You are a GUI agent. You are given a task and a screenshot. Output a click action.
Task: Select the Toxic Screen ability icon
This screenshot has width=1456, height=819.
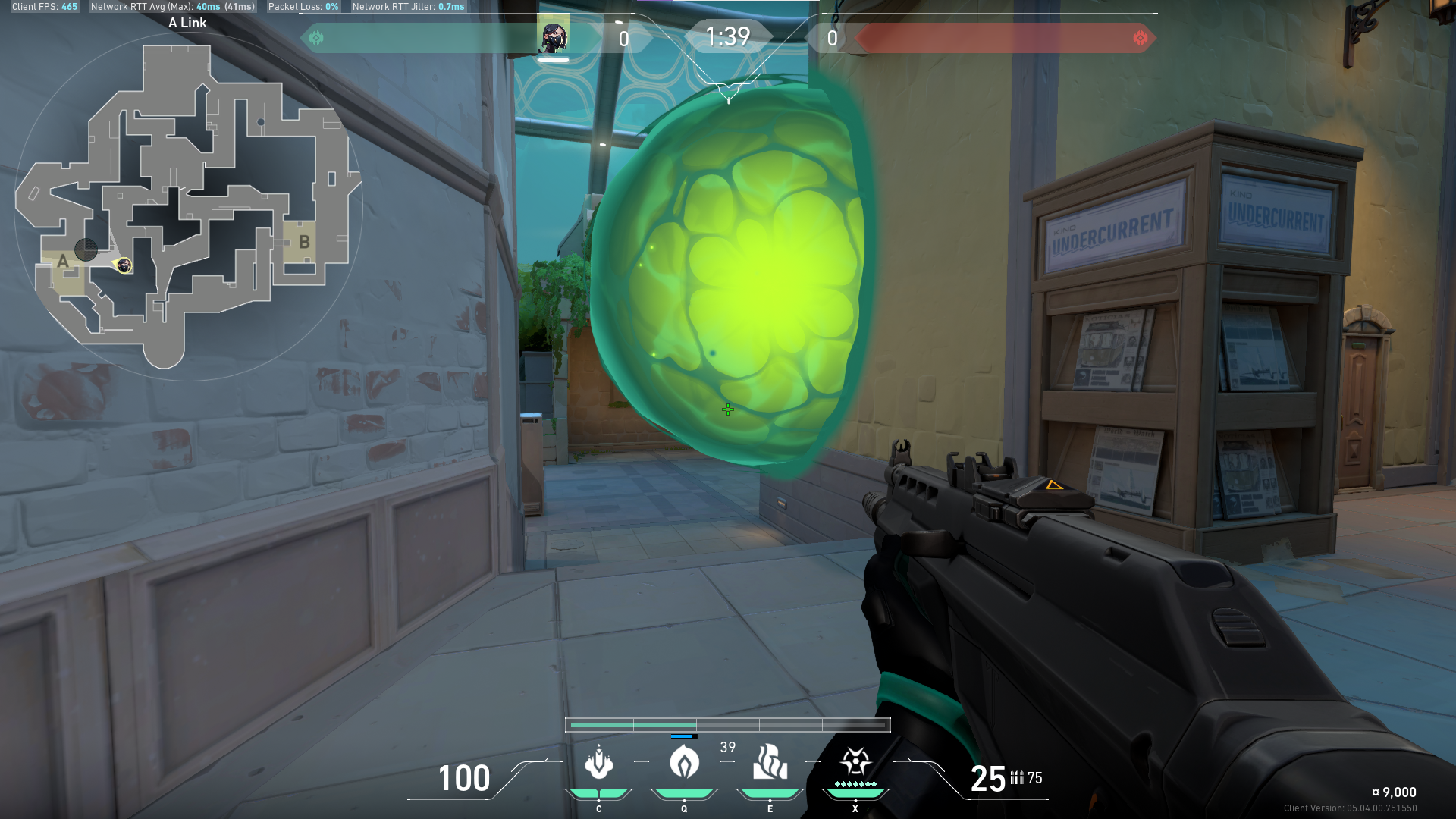click(769, 764)
